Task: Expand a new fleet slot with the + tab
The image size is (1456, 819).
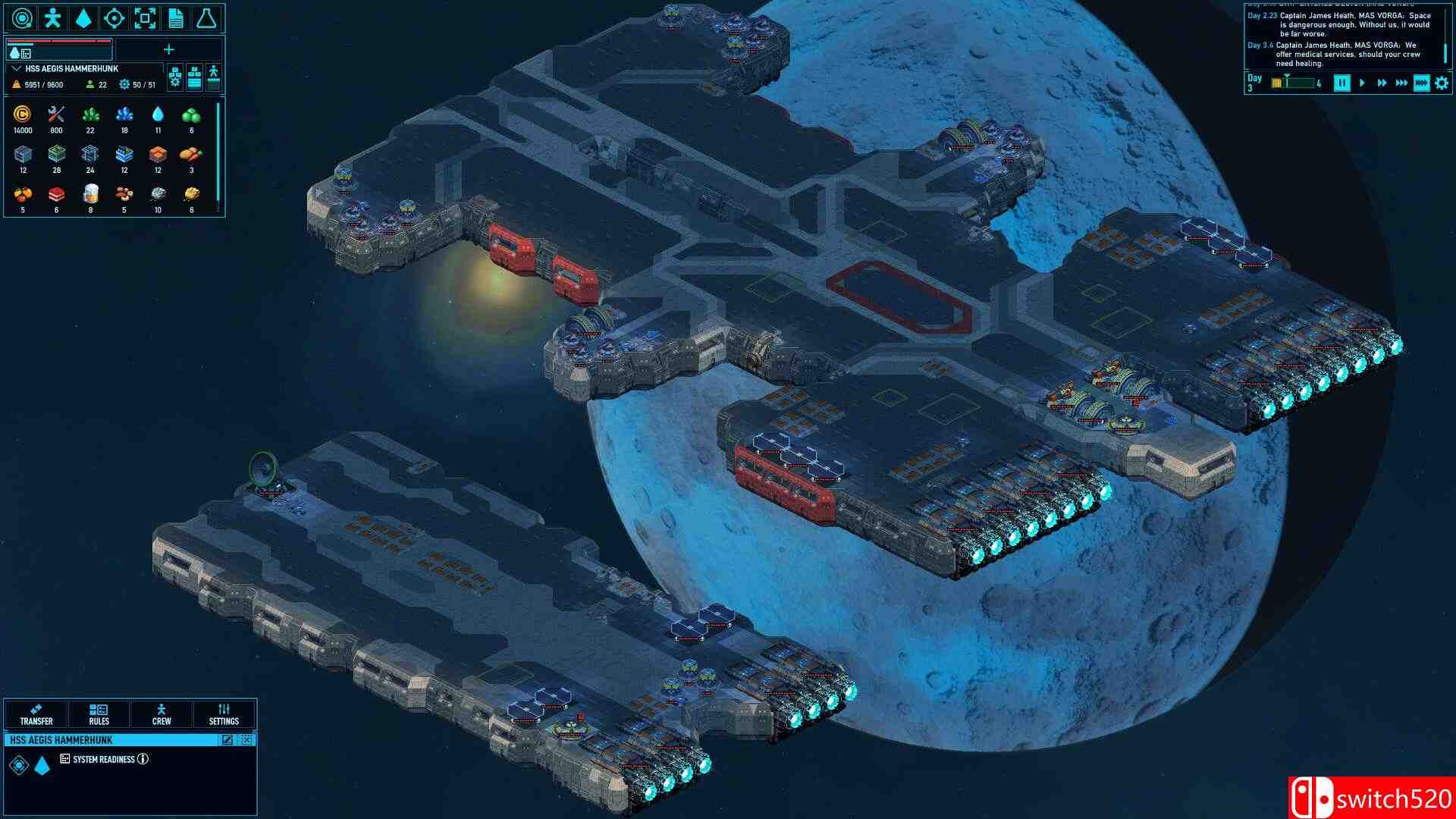Action: 168,49
